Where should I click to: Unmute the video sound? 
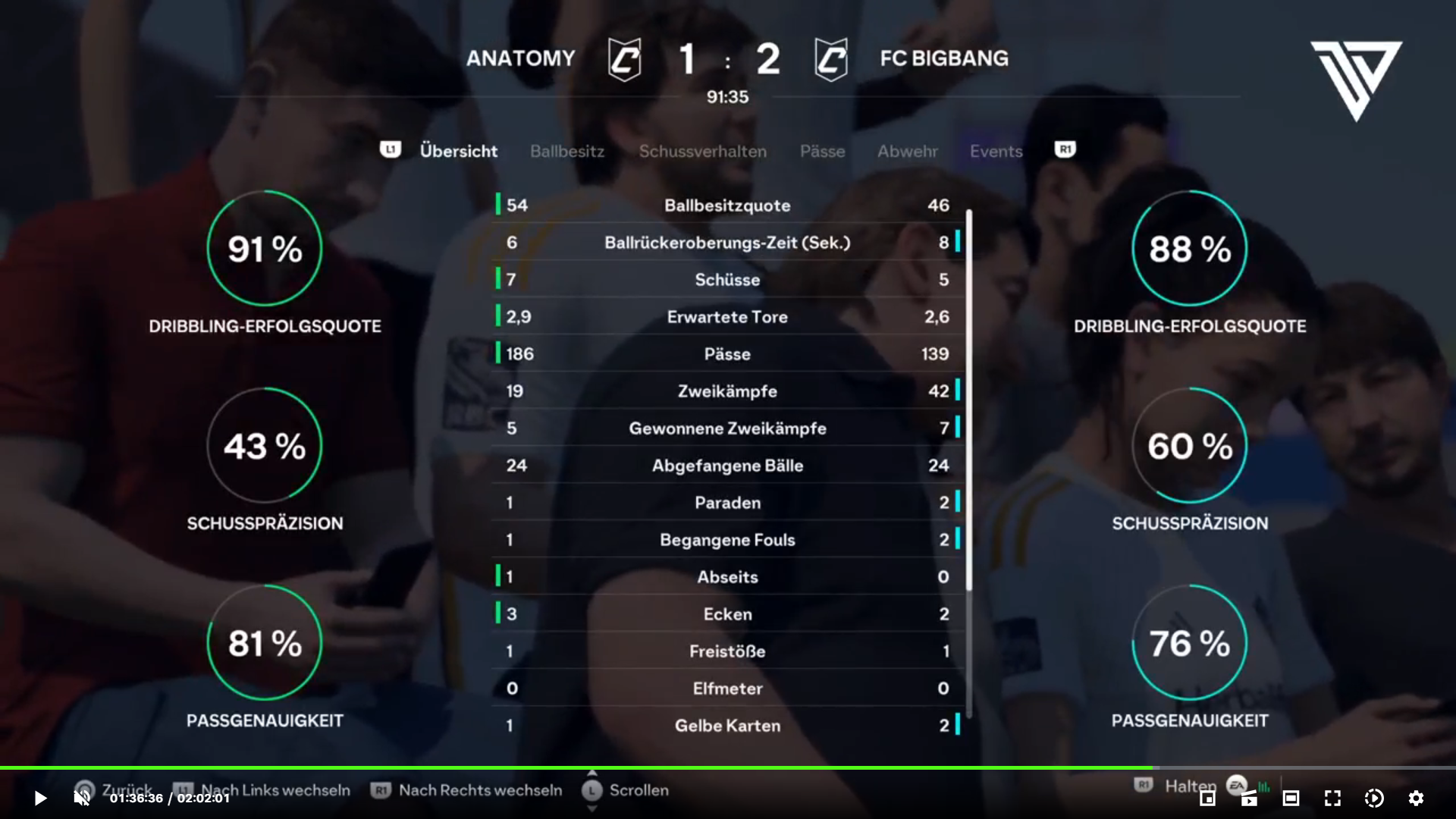pos(82,798)
